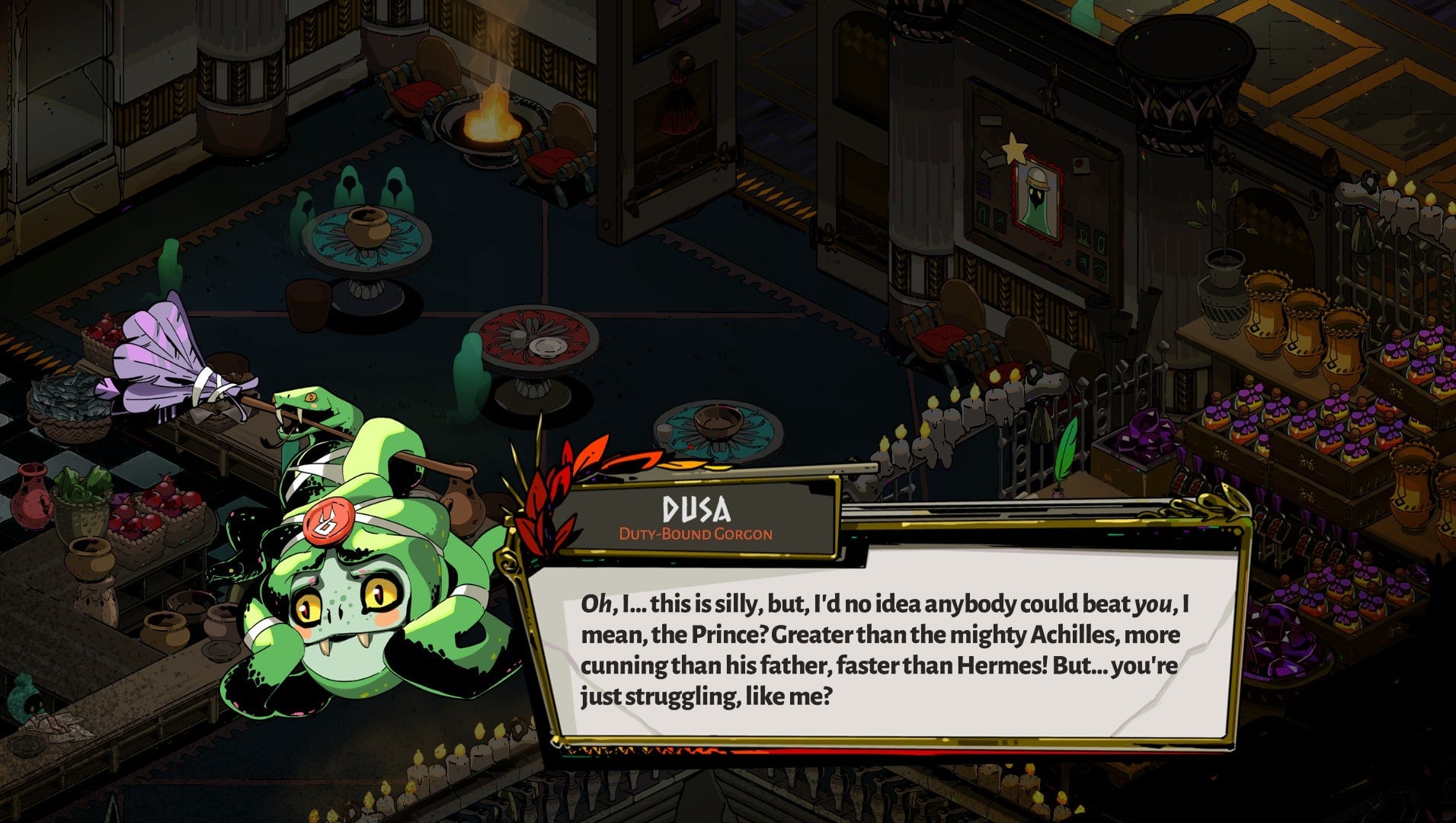The image size is (1456, 823).
Task: Select the purple feather duster broom
Action: tap(160, 351)
